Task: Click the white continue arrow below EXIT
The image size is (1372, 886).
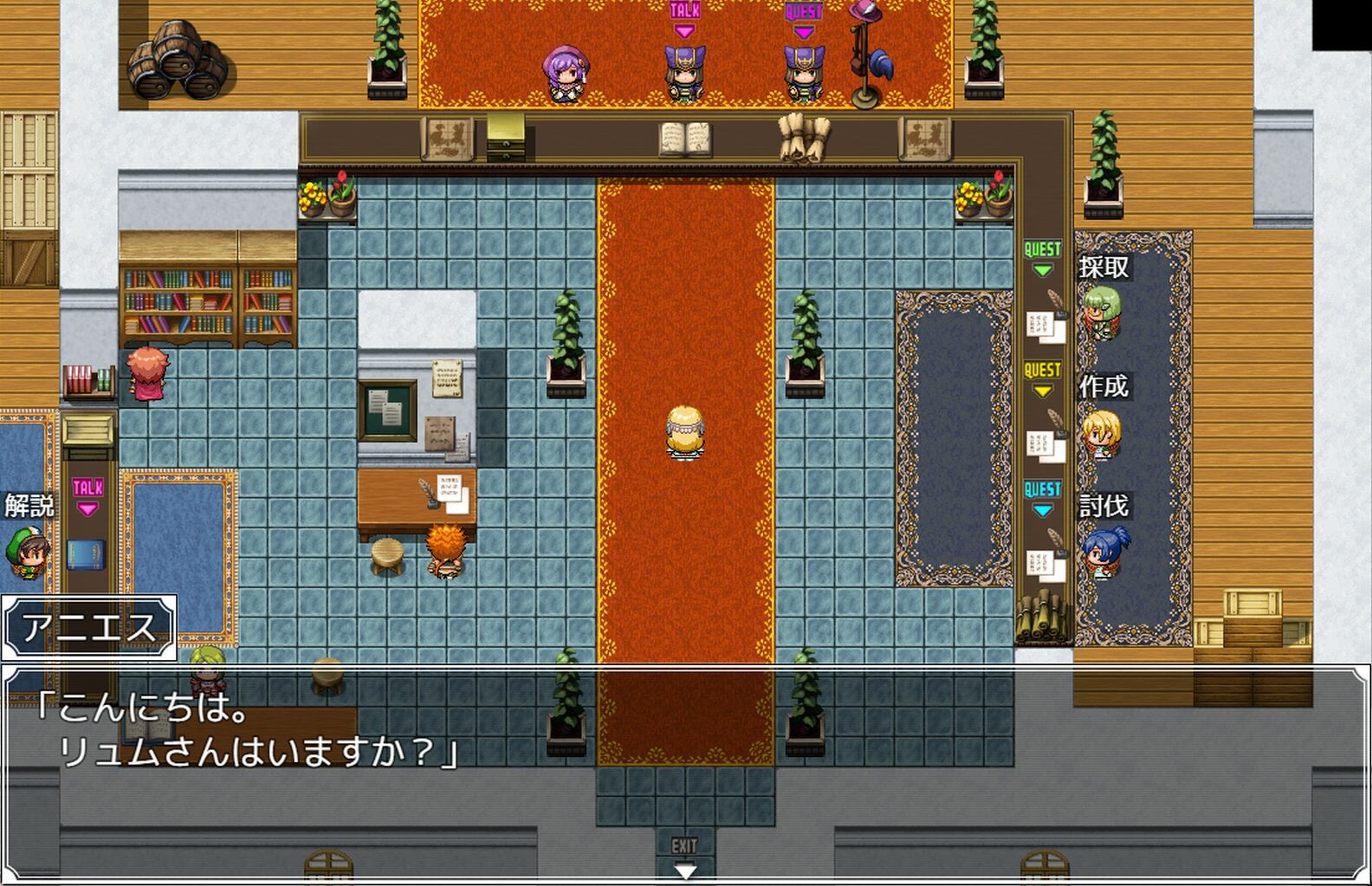Action: coord(683,871)
